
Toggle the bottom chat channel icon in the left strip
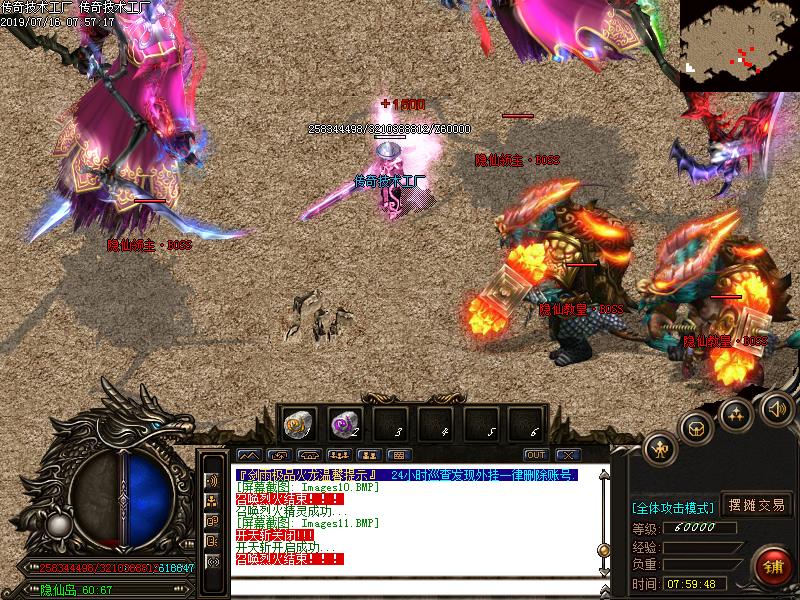[x=212, y=562]
